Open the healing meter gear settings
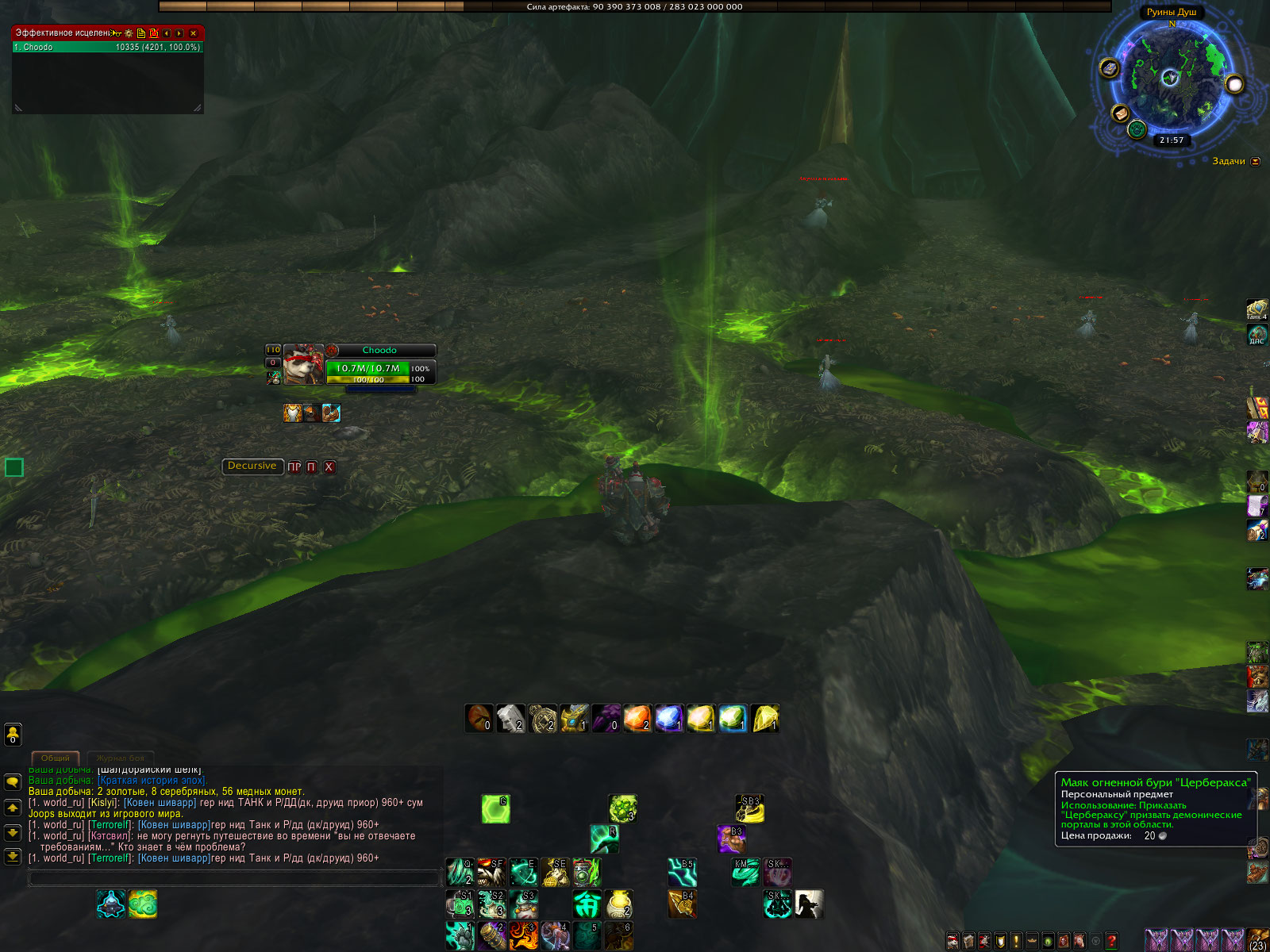Image resolution: width=1270 pixels, height=952 pixels. pyautogui.click(x=129, y=33)
